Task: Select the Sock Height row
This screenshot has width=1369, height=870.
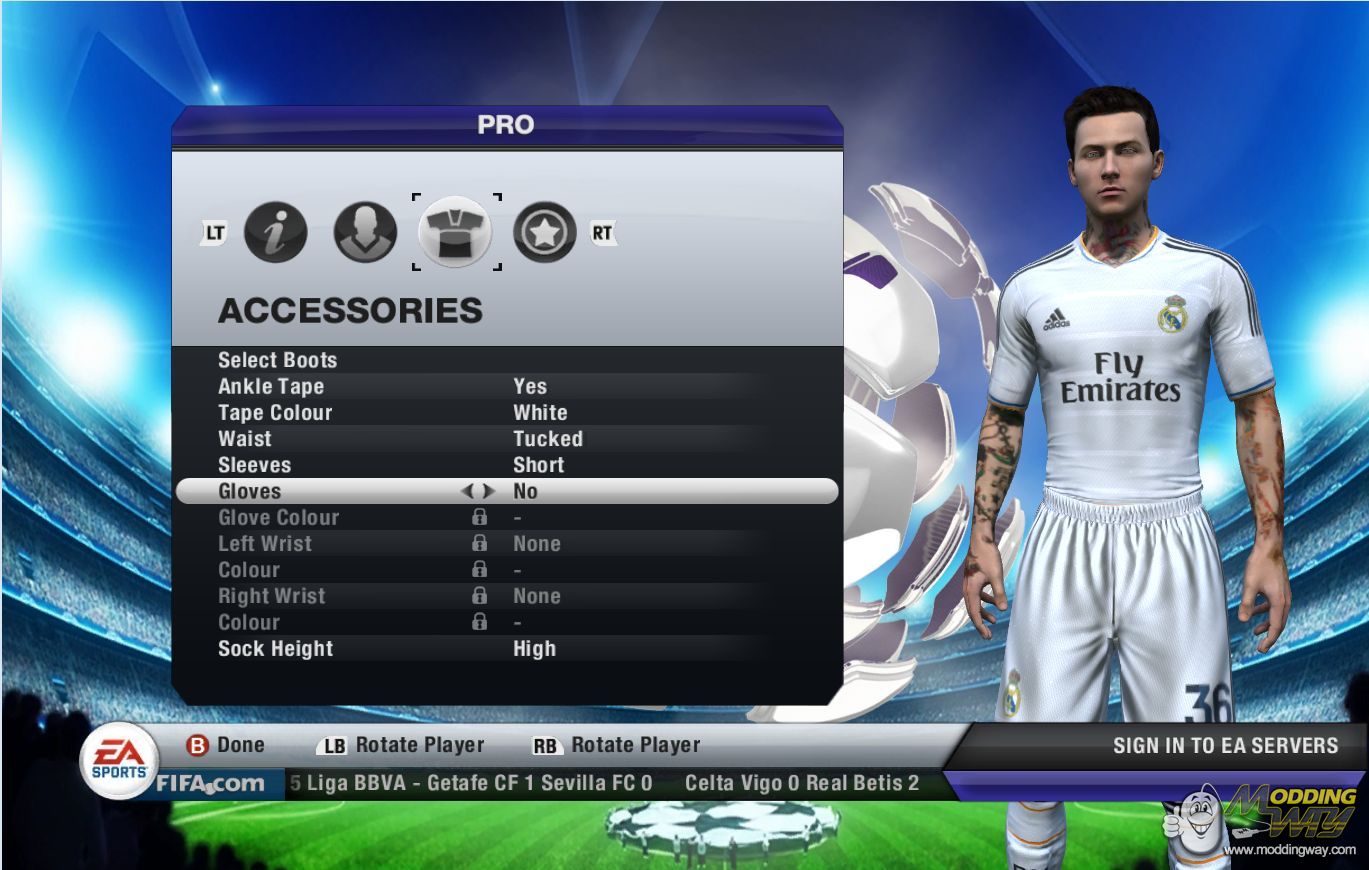Action: [x=276, y=648]
